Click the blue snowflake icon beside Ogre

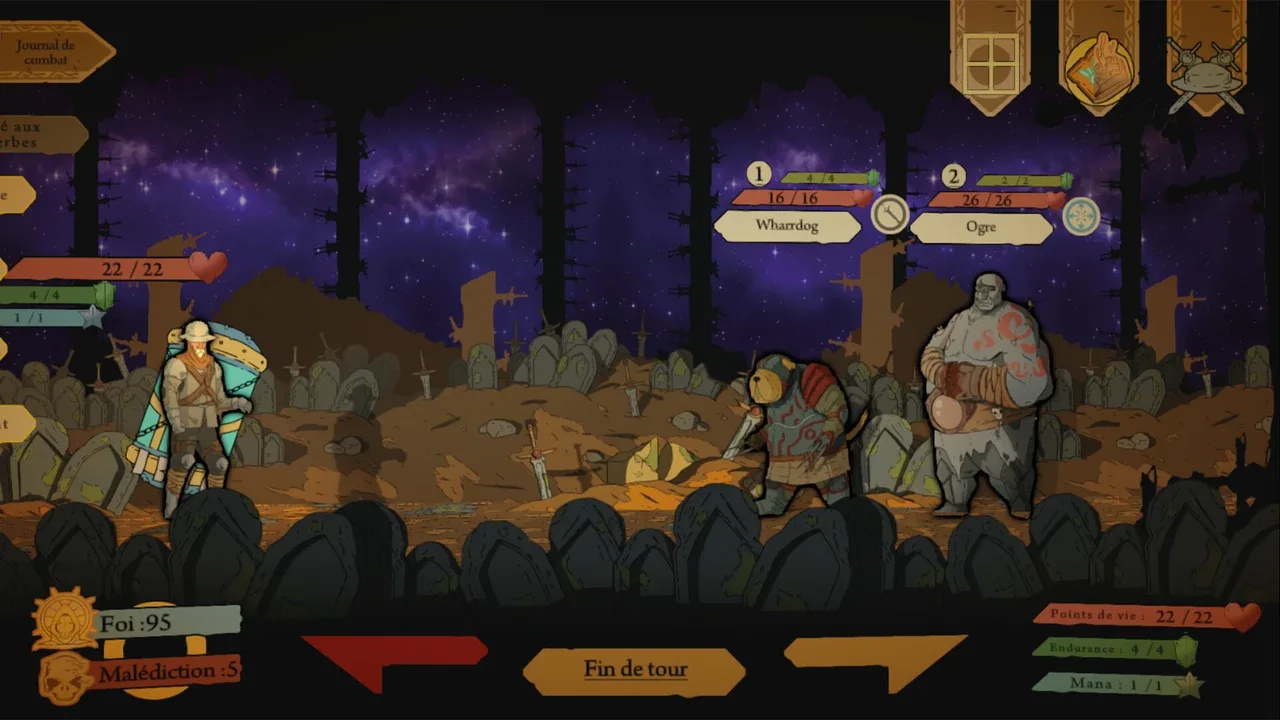1081,216
